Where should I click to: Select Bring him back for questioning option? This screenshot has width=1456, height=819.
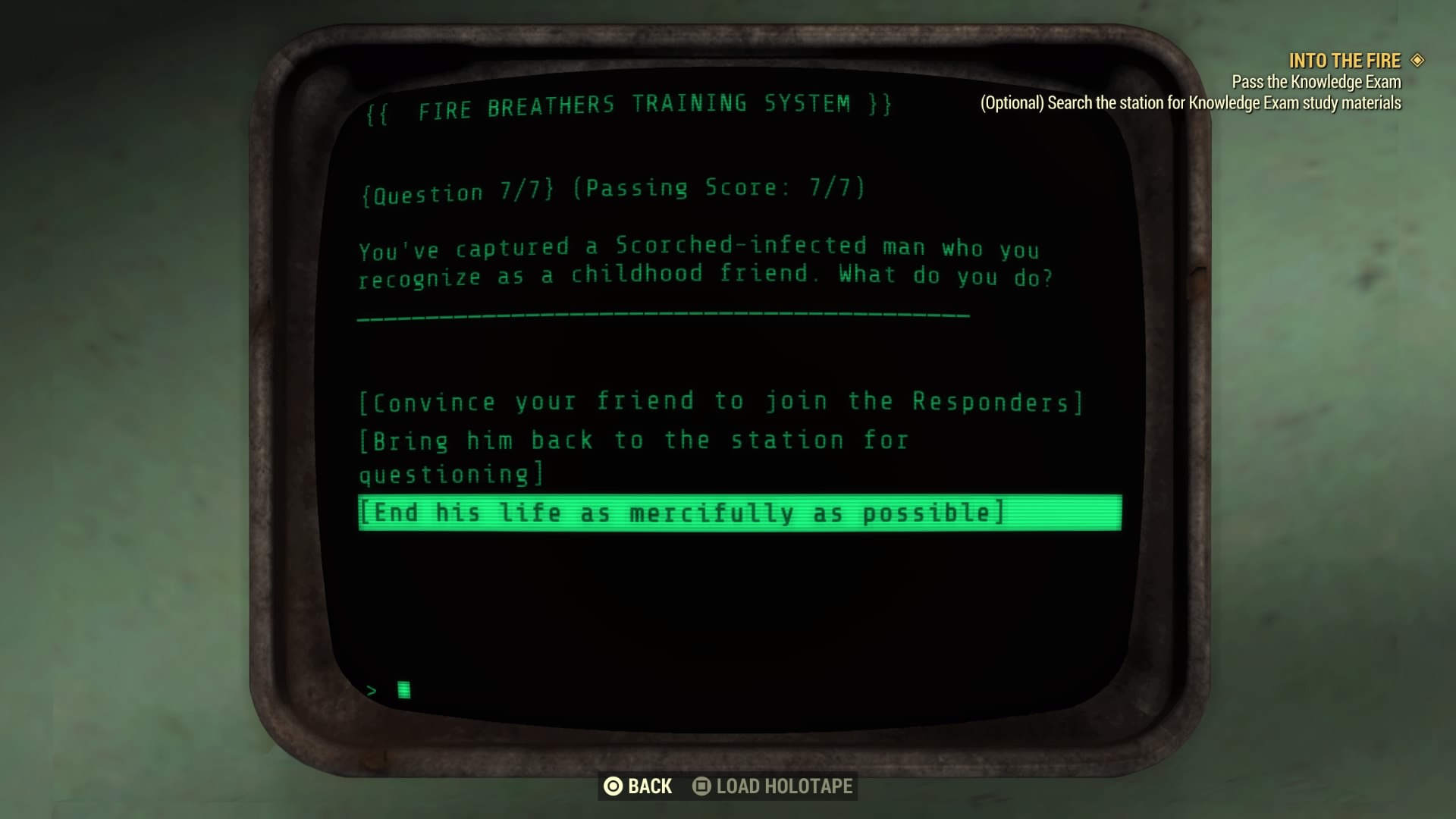pyautogui.click(x=633, y=440)
